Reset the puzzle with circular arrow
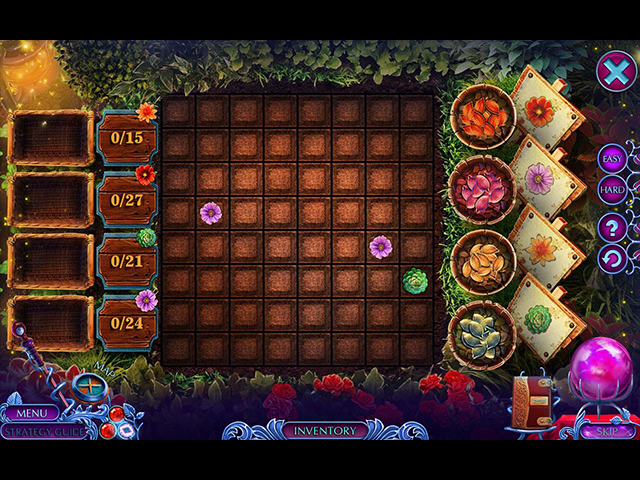The image size is (640, 480). click(x=612, y=260)
